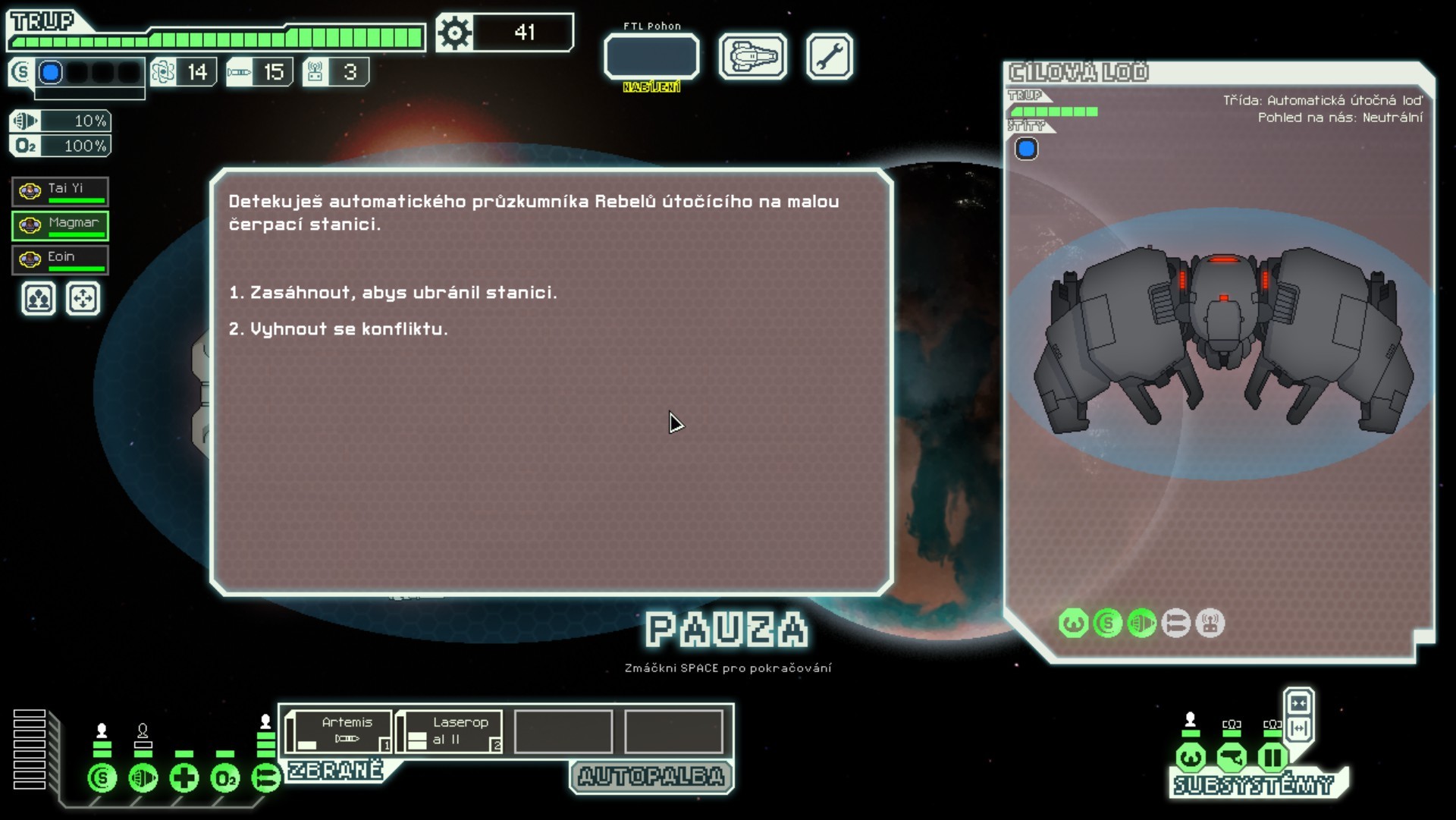Screen dimensions: 1456x820
Task: Return crew to their saved stations
Action: click(x=83, y=299)
